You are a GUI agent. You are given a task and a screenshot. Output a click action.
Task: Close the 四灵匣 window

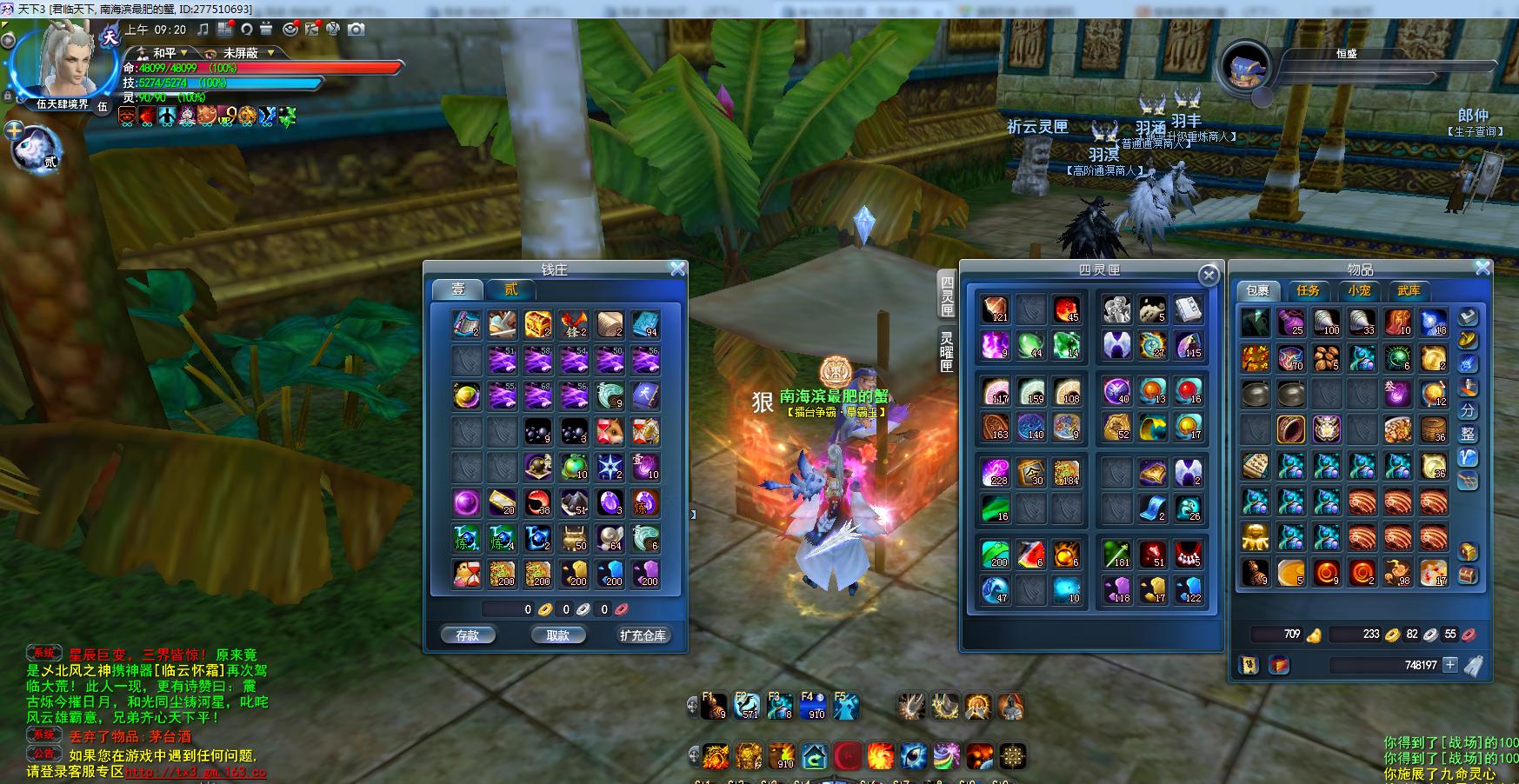click(x=1209, y=276)
